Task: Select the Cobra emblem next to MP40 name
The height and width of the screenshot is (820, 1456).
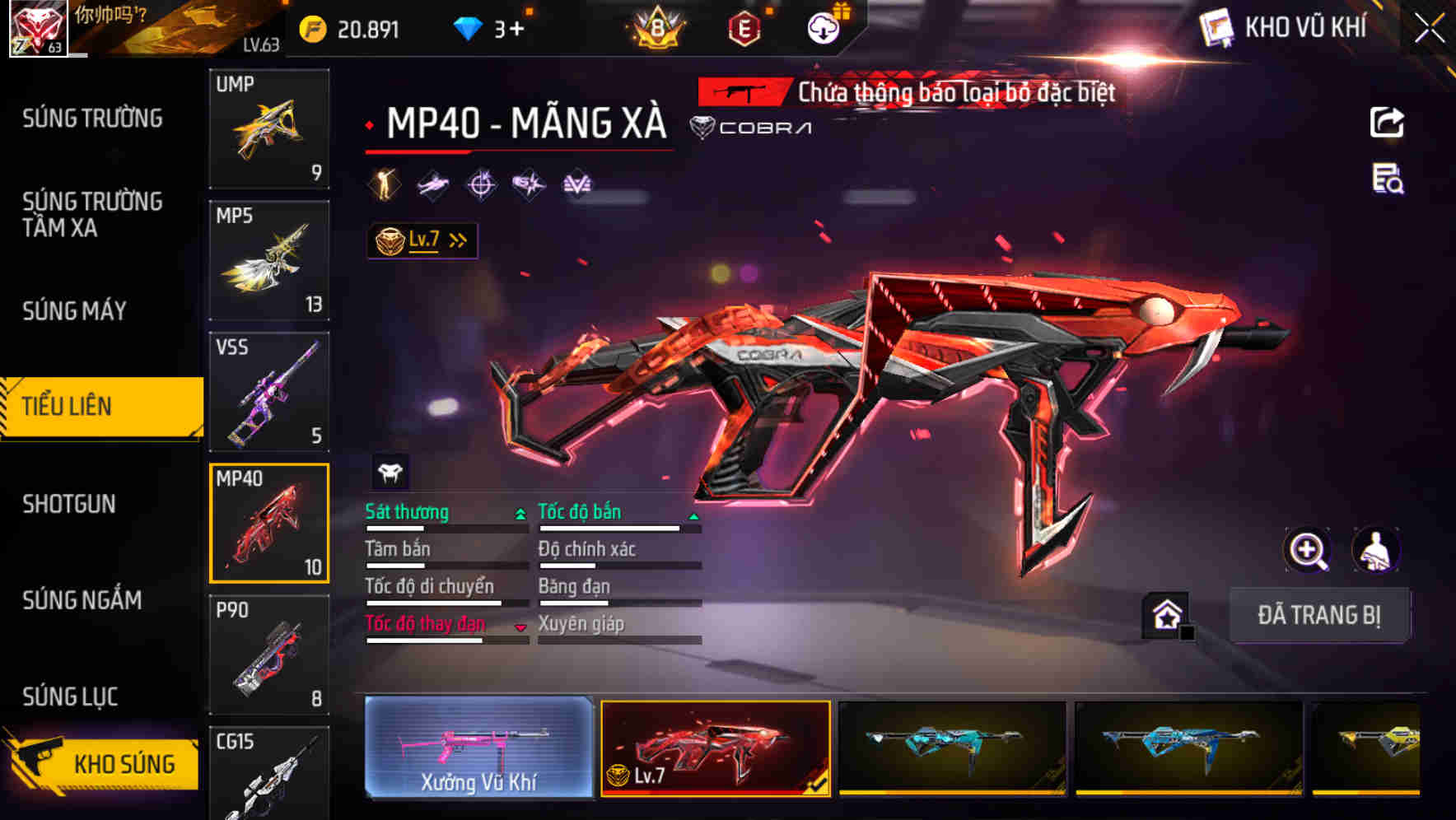Action: [701, 128]
